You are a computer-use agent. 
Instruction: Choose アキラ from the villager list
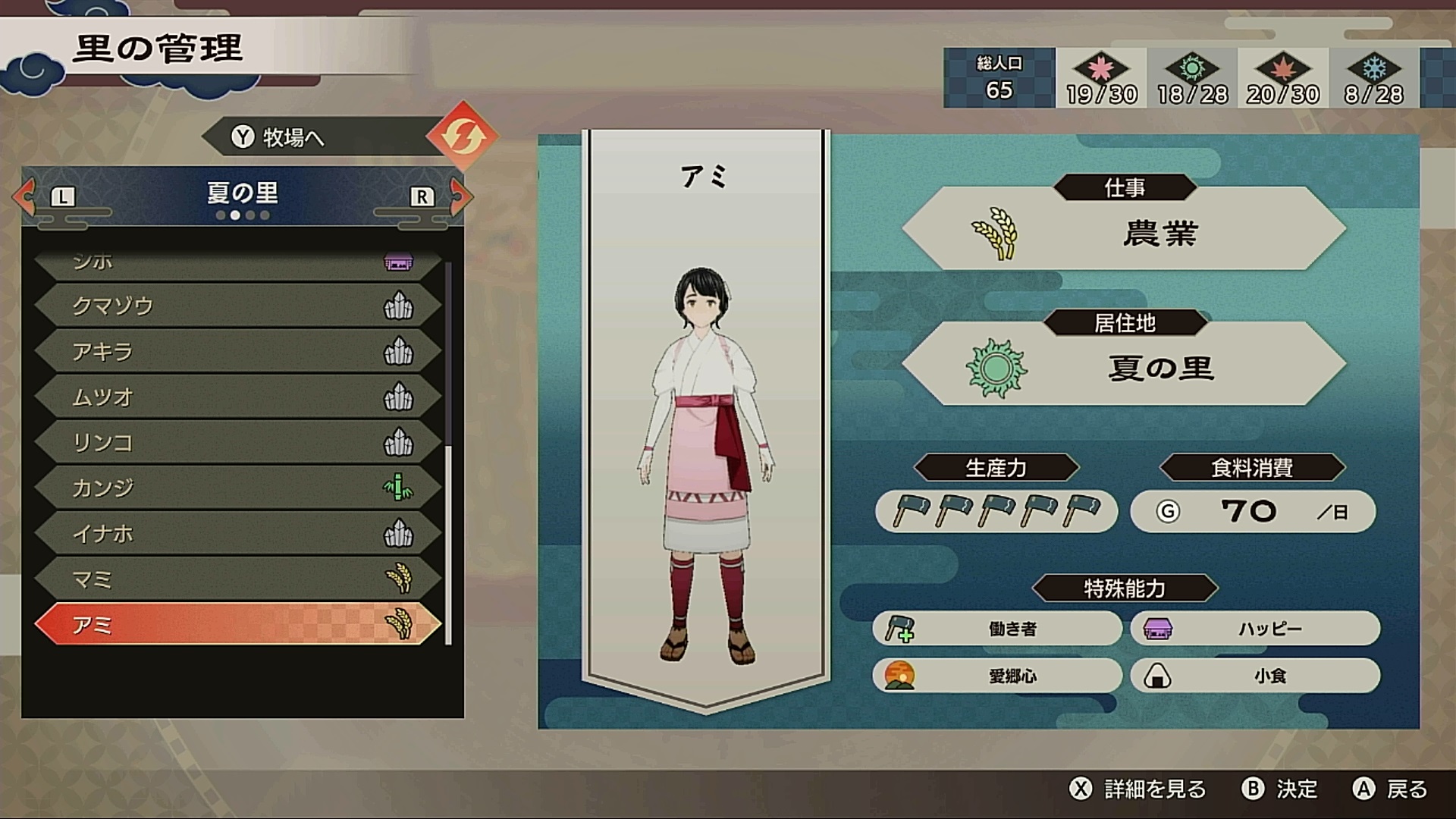click(235, 351)
